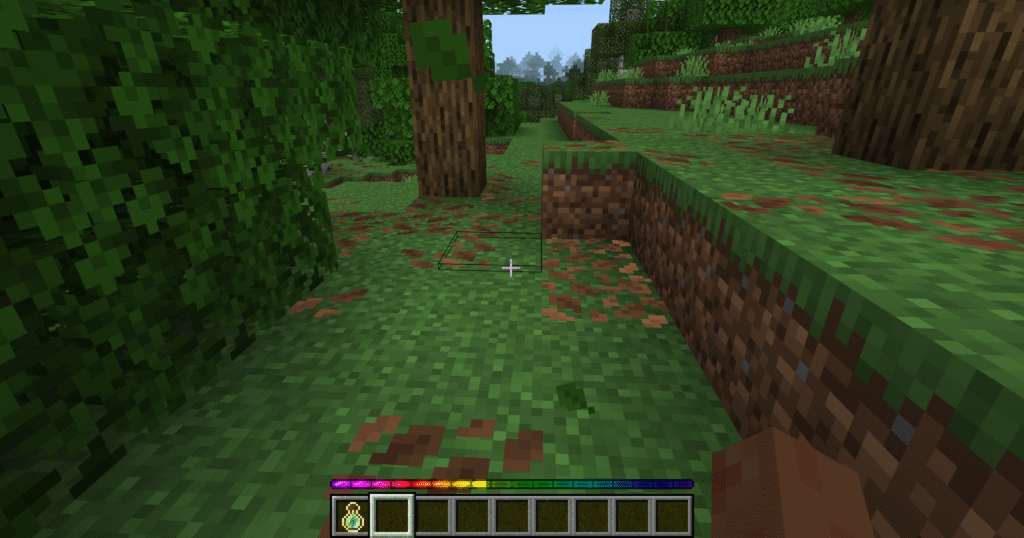Select the bottle item in the hotbar
Image resolution: width=1024 pixels, height=538 pixels.
[351, 516]
